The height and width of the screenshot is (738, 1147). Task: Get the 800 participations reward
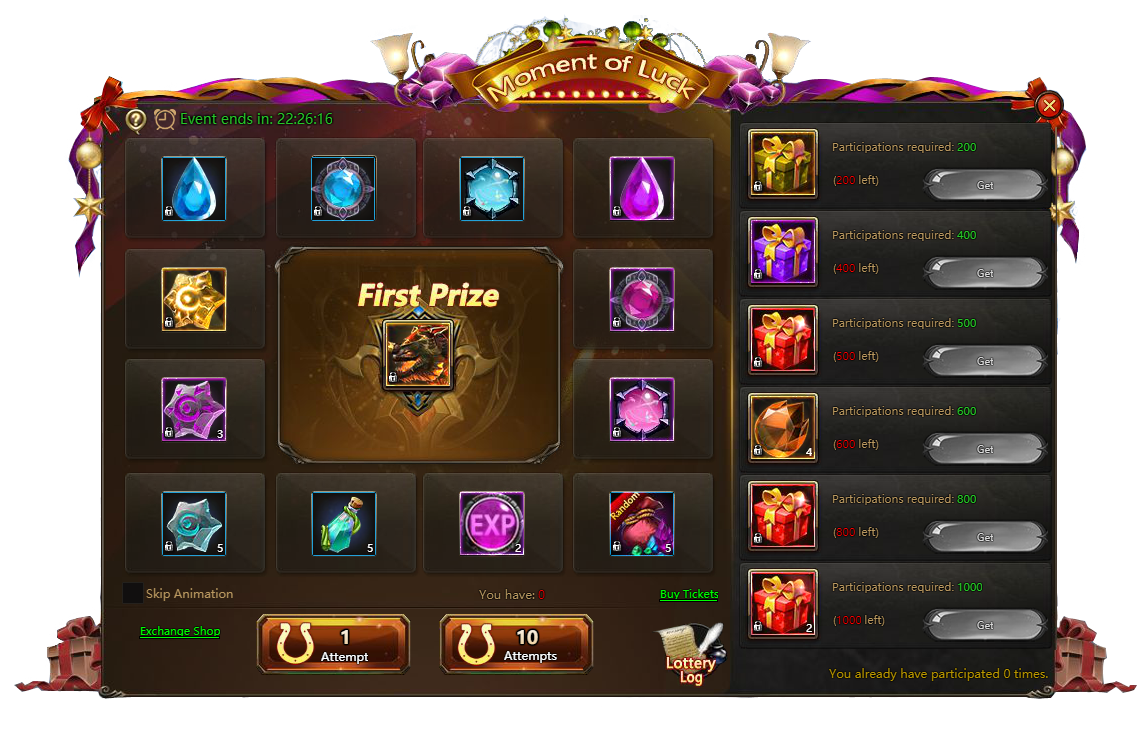[x=984, y=537]
